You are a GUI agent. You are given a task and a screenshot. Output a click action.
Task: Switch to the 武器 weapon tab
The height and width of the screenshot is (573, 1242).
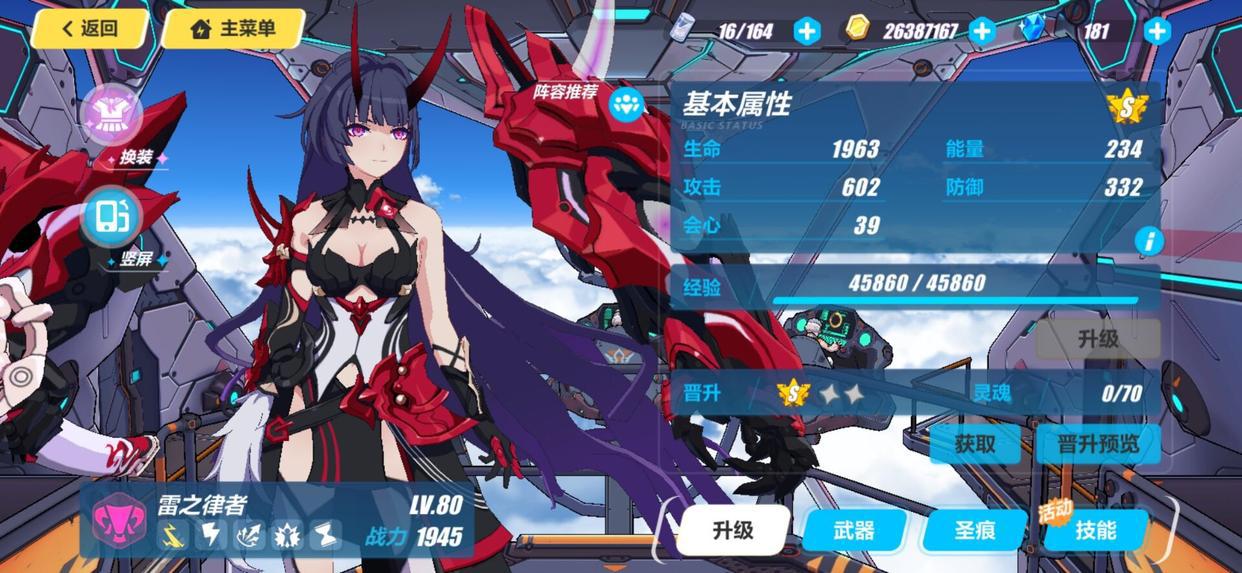coord(853,530)
